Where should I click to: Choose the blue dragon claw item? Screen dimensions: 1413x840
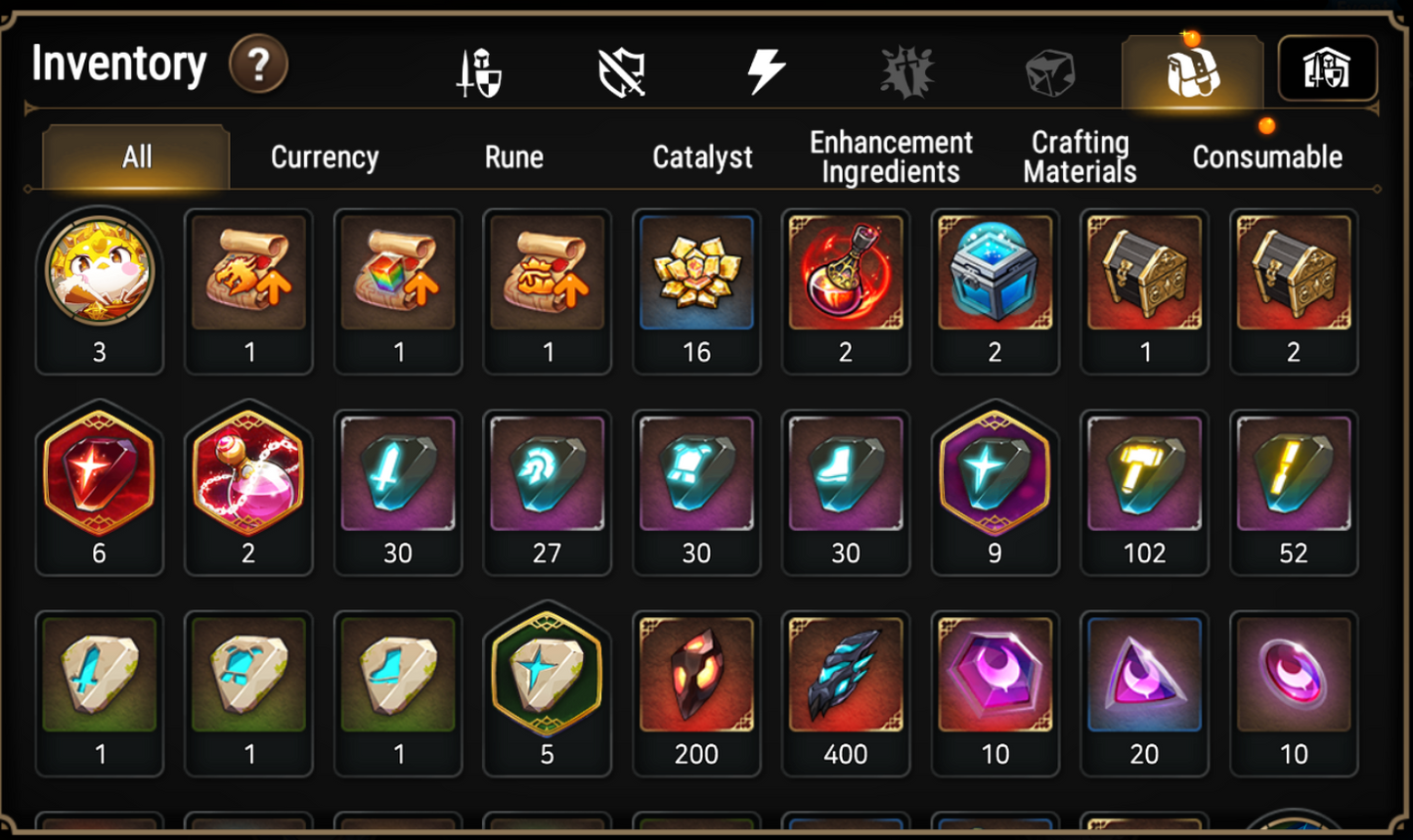846,675
